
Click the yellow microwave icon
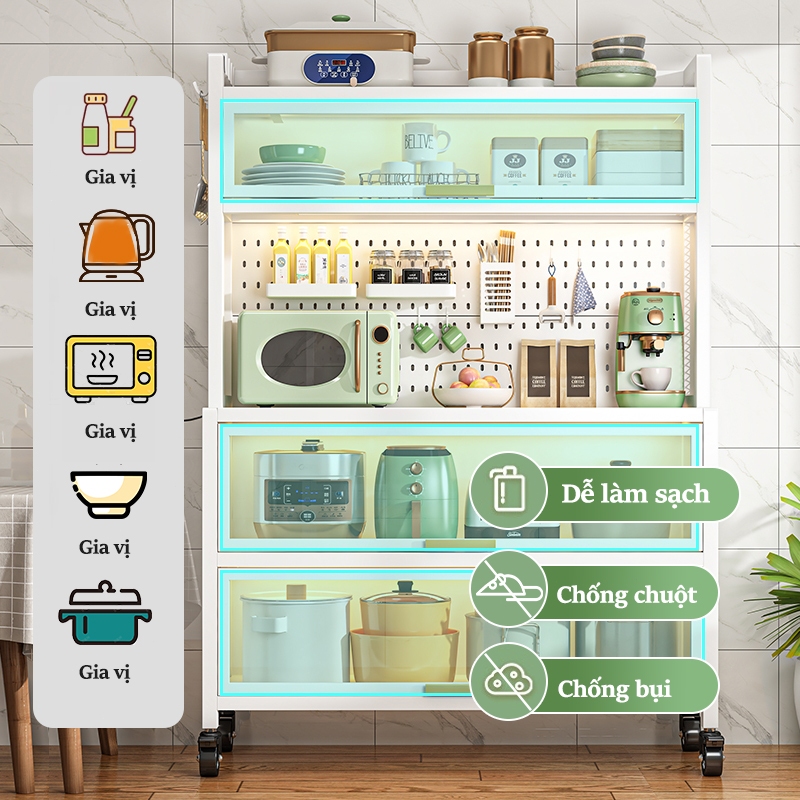tap(110, 369)
